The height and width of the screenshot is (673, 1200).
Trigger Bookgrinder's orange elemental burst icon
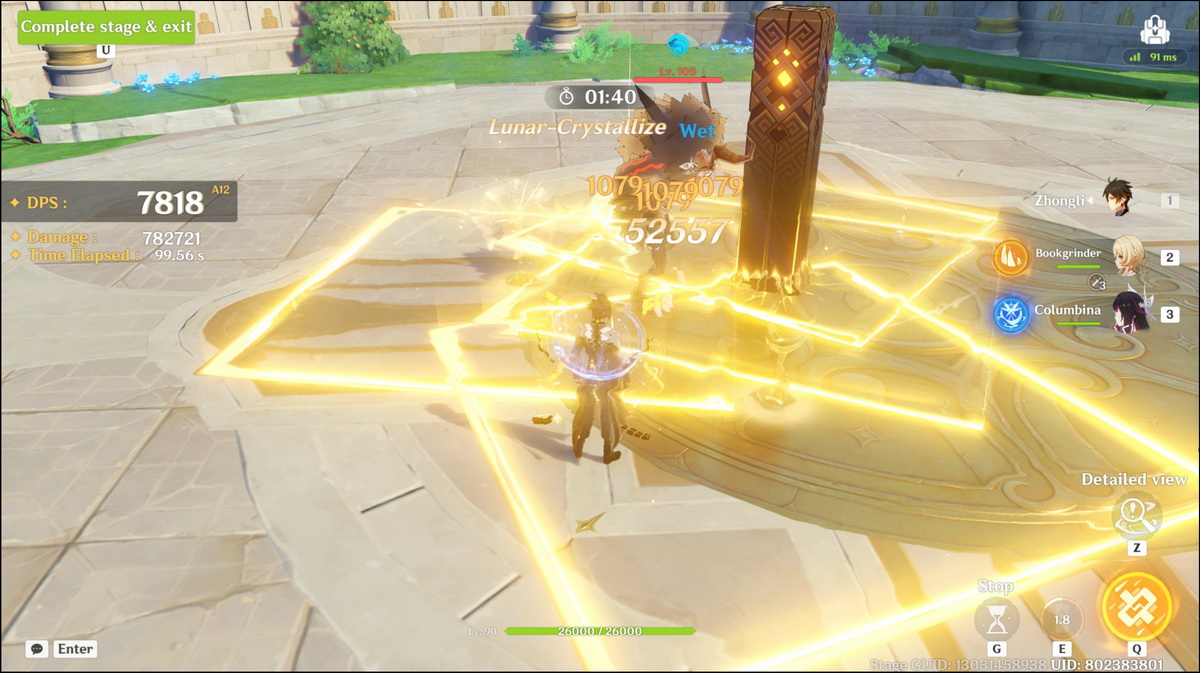1010,258
